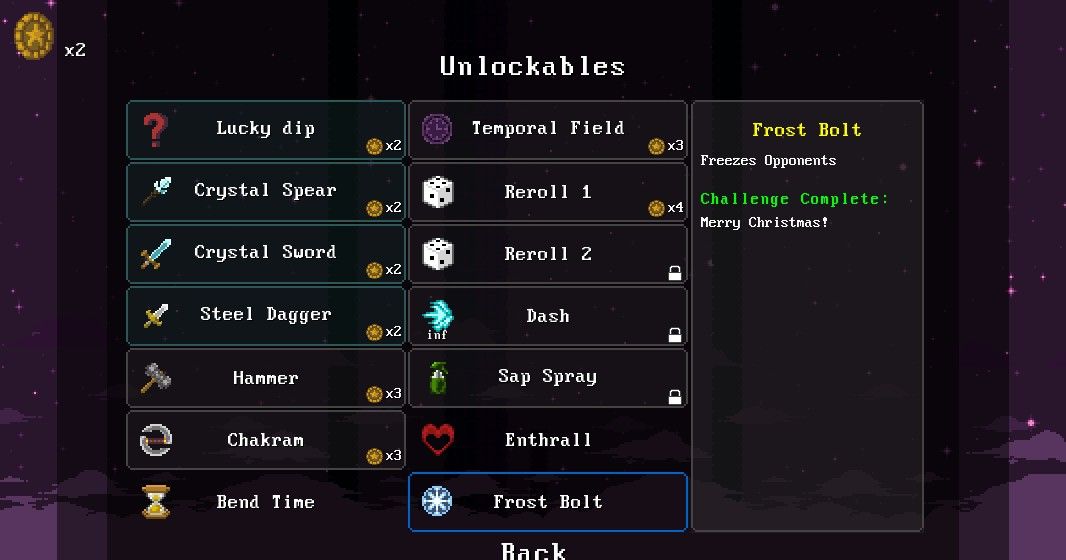Choose the Bend Time ability
The width and height of the screenshot is (1066, 560).
[x=265, y=502]
